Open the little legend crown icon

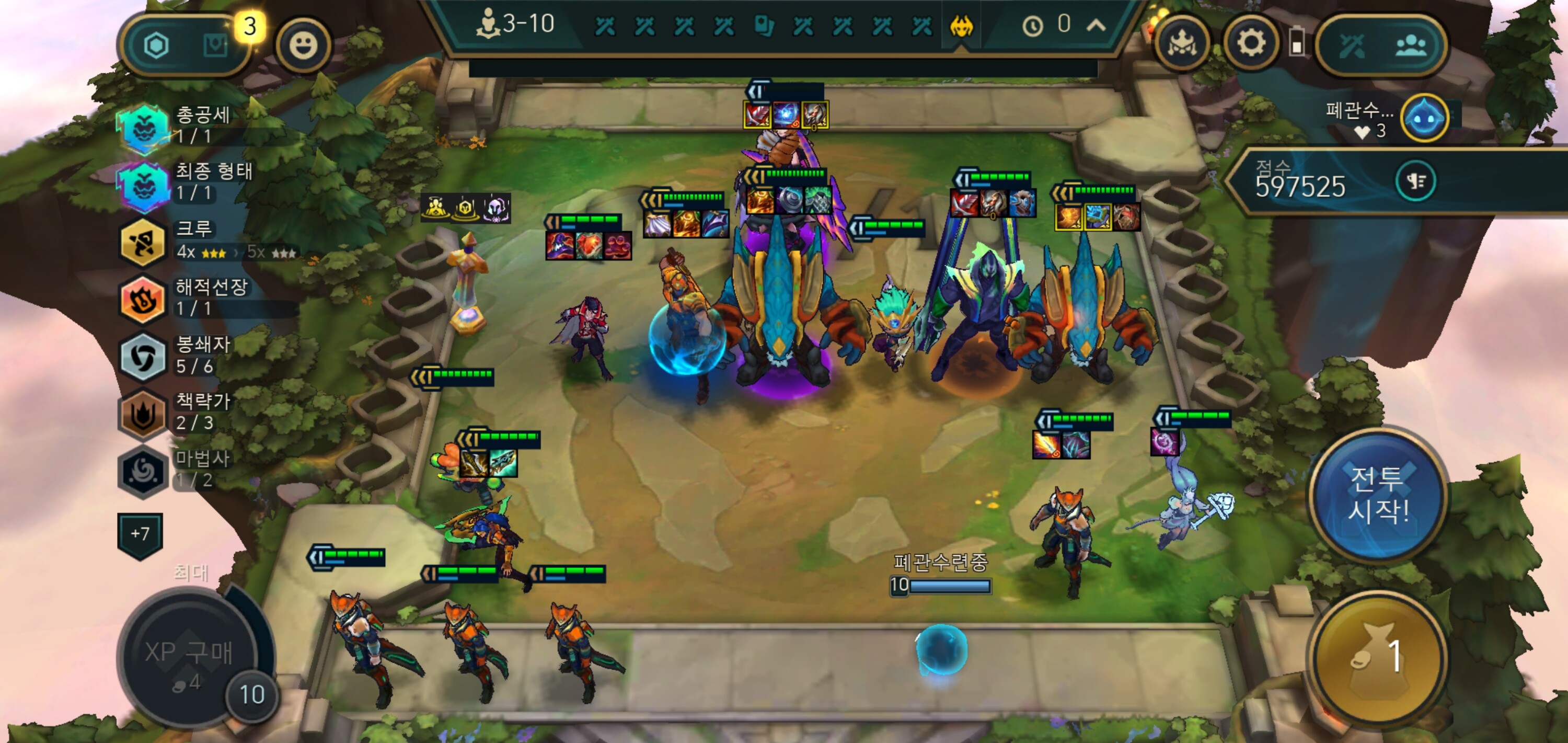[1181, 44]
